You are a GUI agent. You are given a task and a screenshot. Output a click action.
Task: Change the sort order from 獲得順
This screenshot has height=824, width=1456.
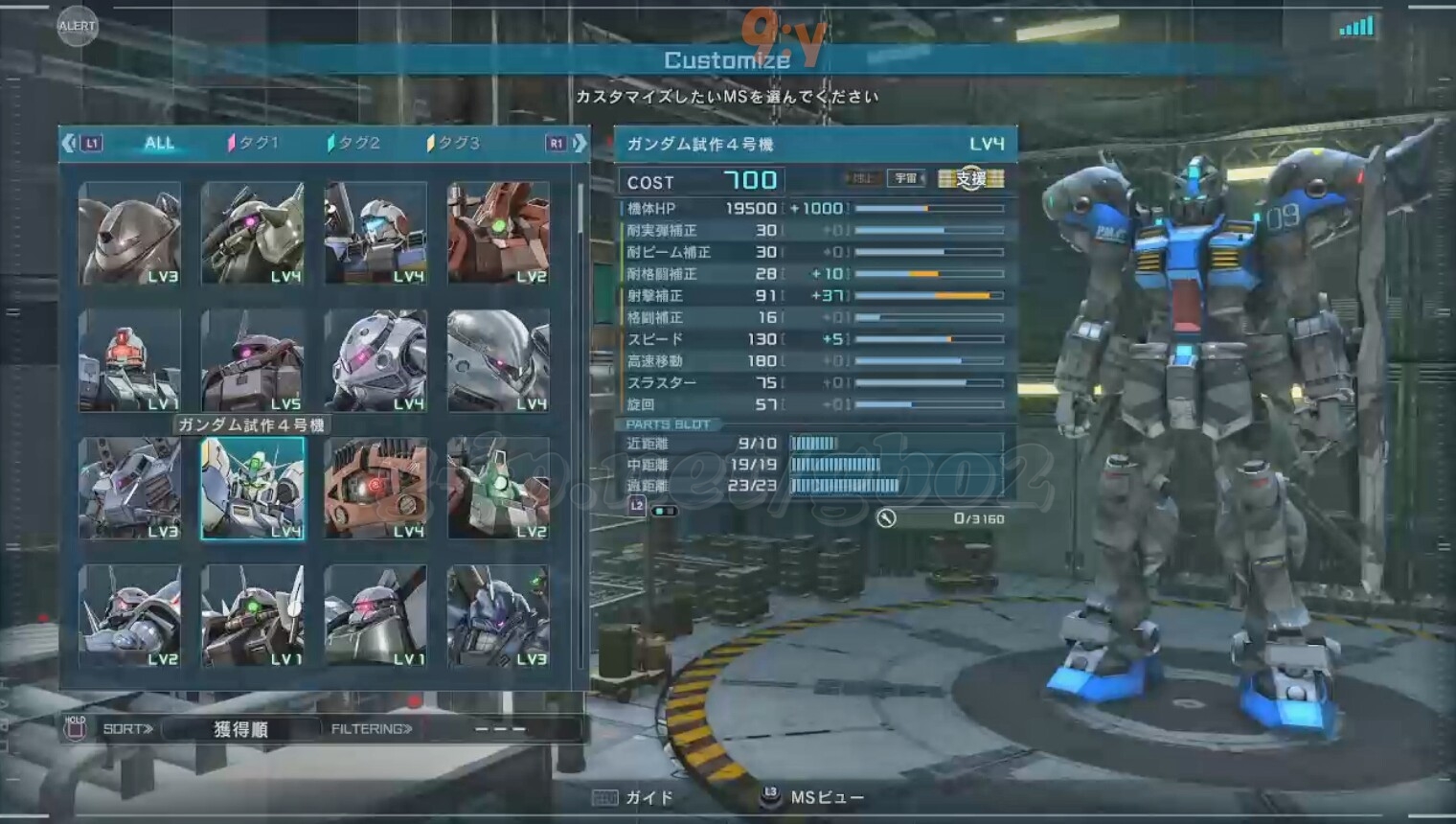click(x=239, y=729)
